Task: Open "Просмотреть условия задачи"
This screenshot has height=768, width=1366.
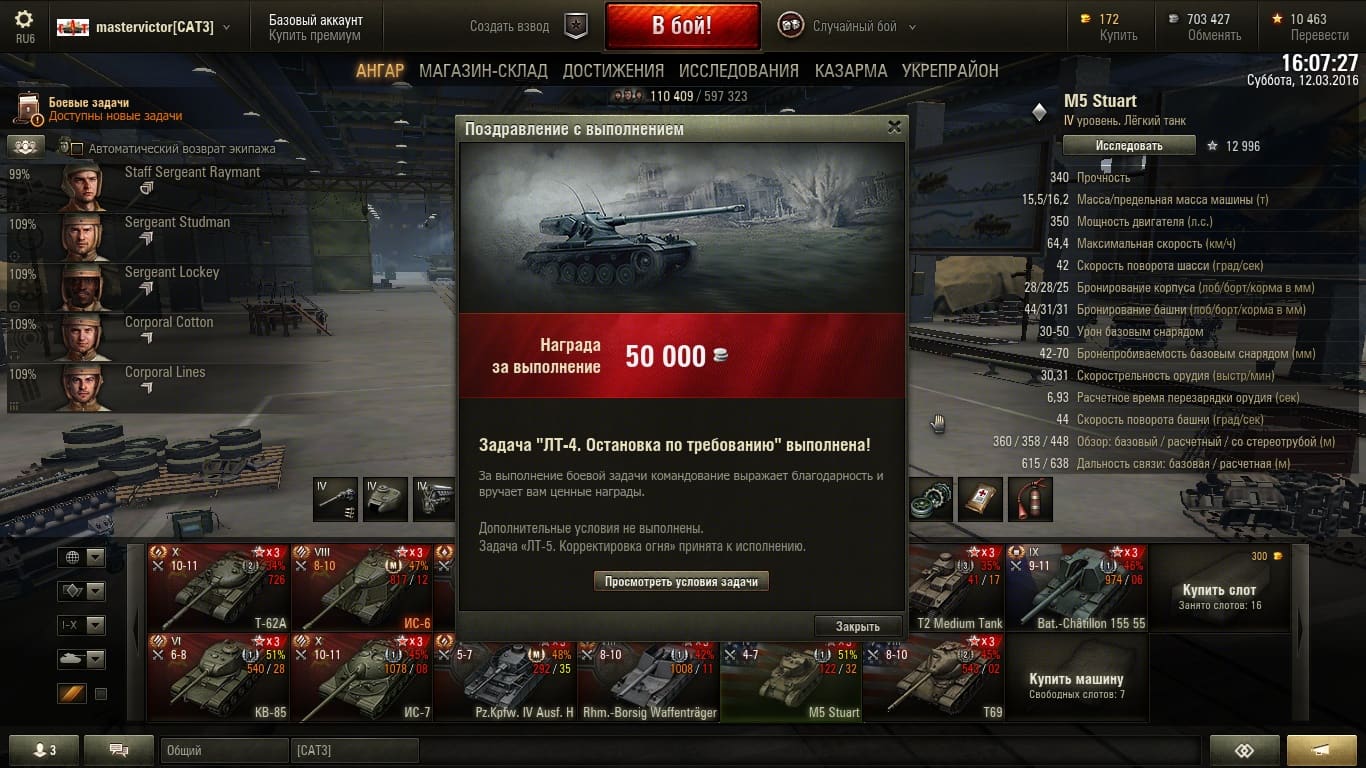Action: coord(681,581)
